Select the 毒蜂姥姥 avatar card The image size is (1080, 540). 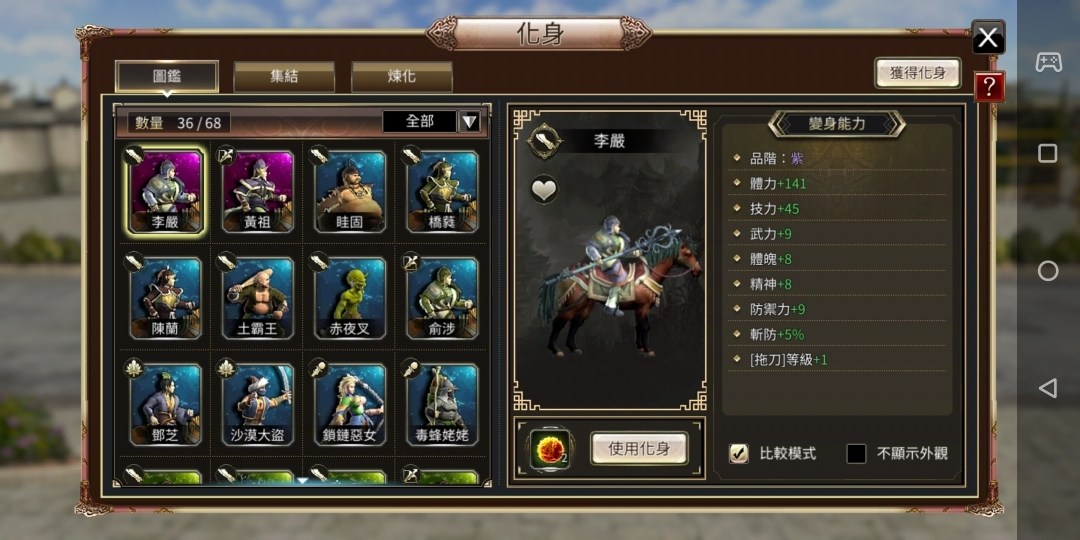coord(442,403)
